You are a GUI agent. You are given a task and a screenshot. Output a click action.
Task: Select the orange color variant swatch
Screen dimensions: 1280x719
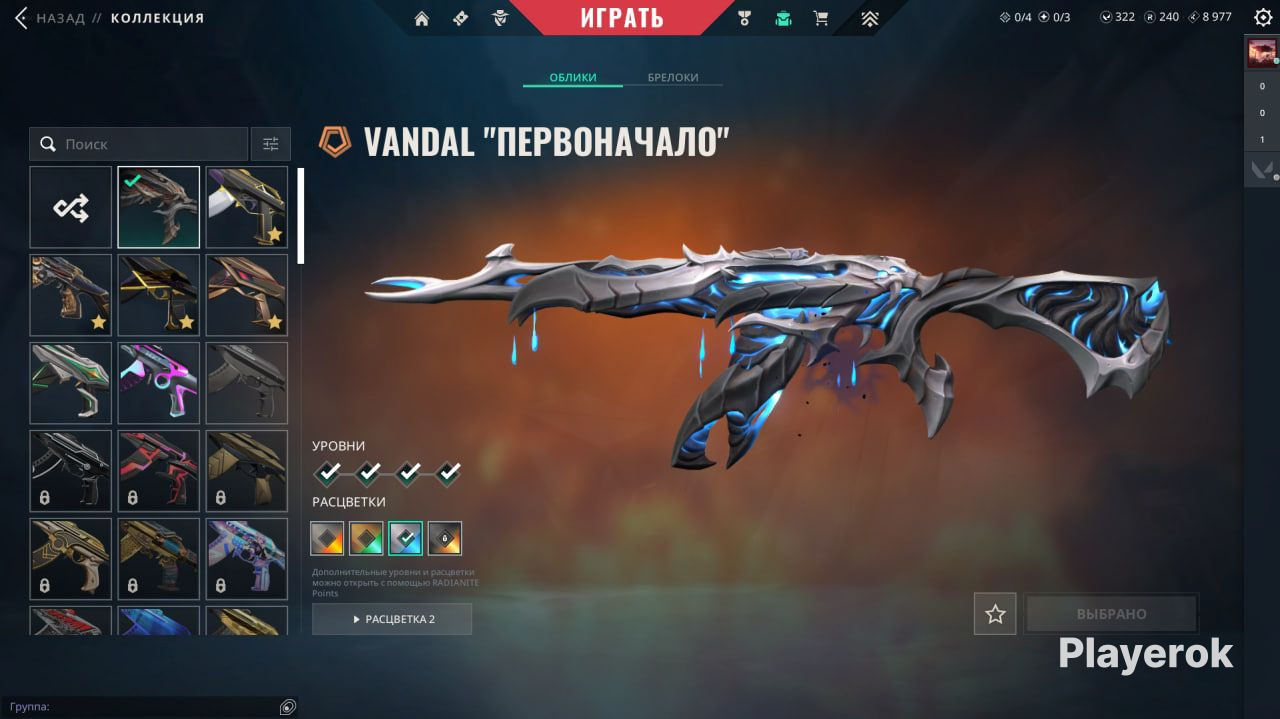(x=366, y=538)
